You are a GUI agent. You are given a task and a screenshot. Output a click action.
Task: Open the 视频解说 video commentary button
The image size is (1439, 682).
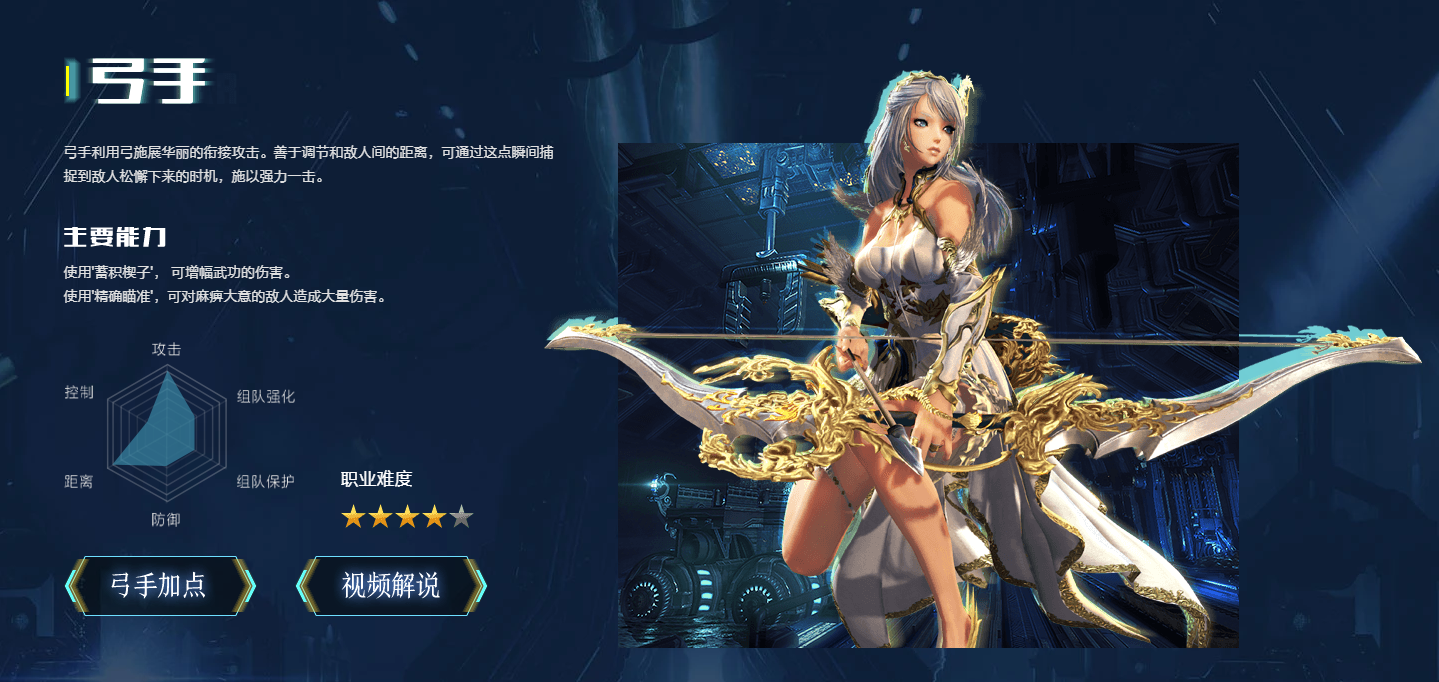click(x=391, y=586)
